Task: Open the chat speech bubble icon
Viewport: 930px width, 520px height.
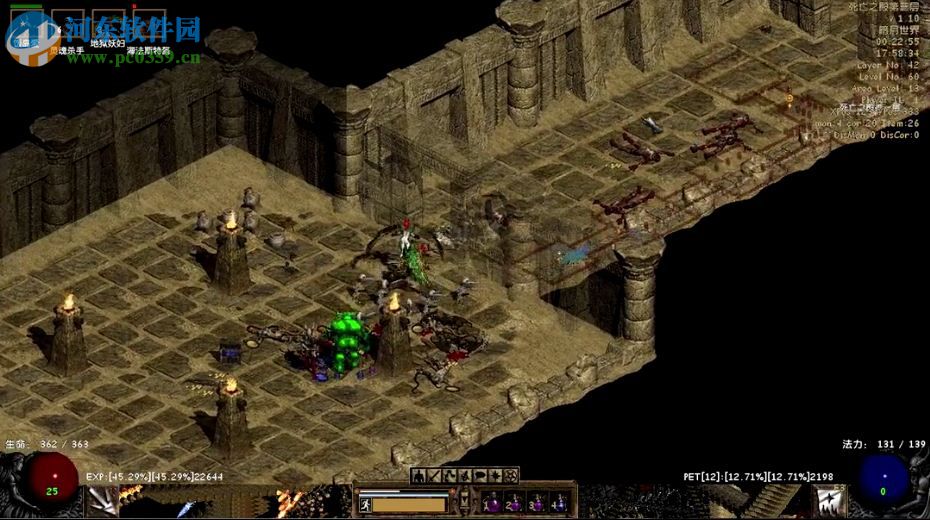Action: (x=481, y=476)
